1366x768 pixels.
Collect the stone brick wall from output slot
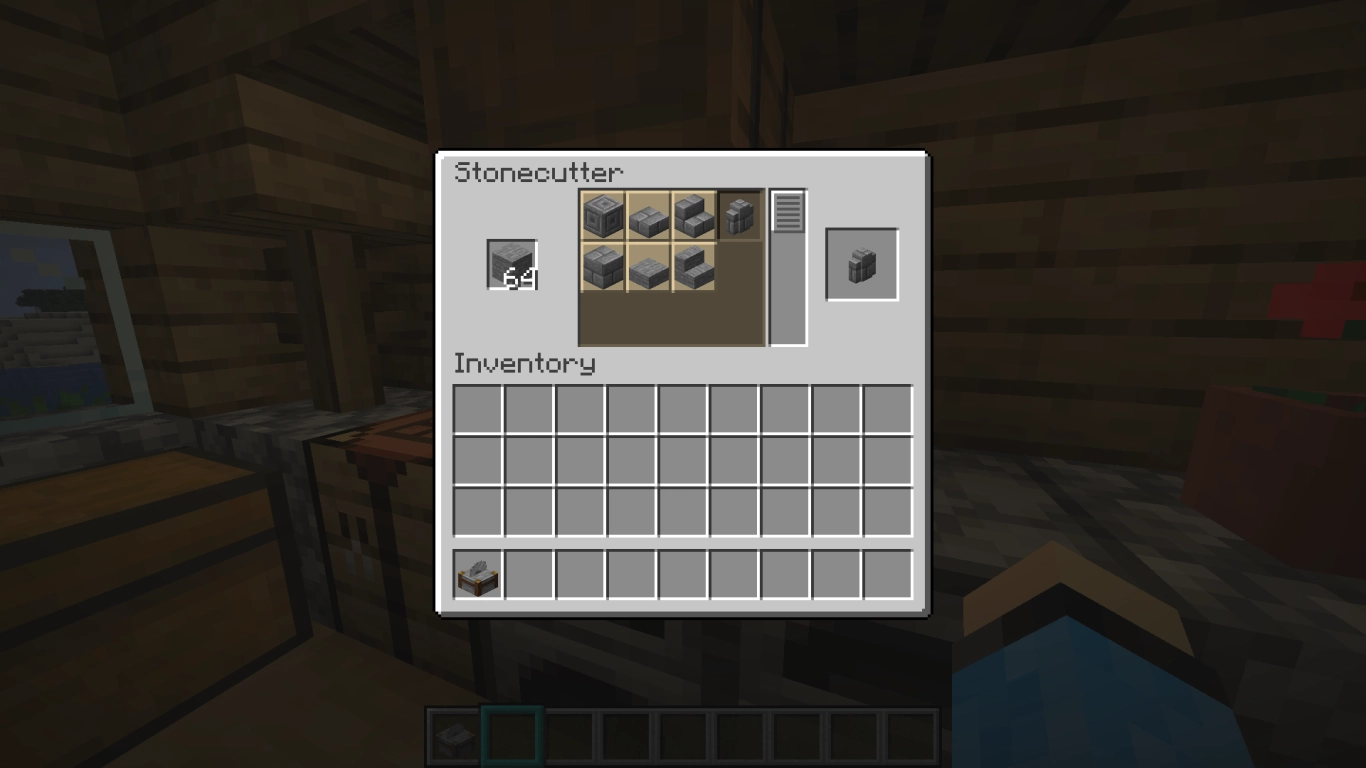(x=861, y=264)
